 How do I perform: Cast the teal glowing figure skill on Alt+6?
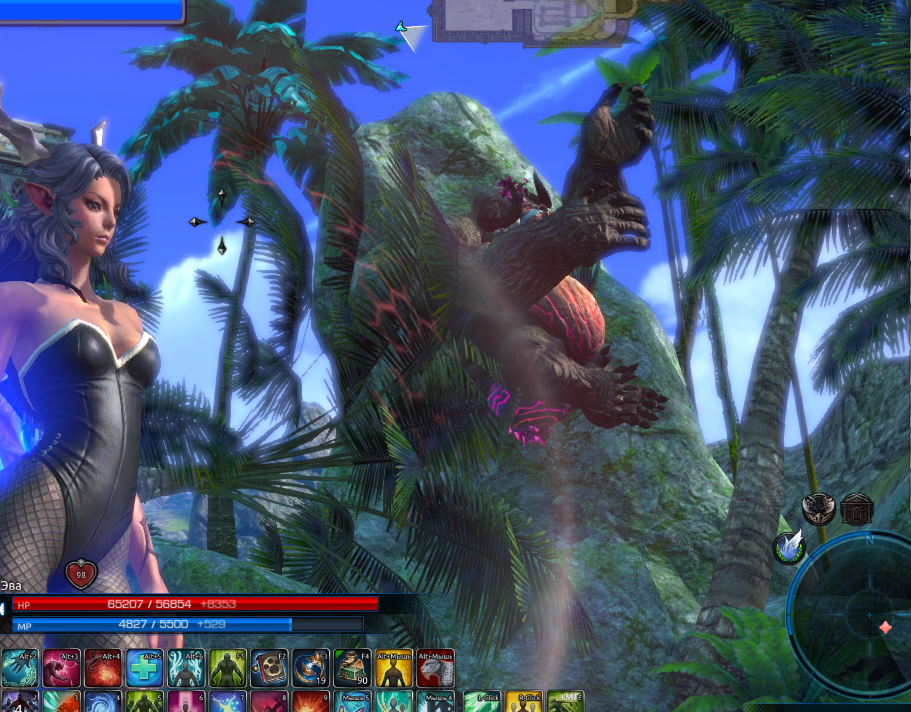(x=186, y=666)
